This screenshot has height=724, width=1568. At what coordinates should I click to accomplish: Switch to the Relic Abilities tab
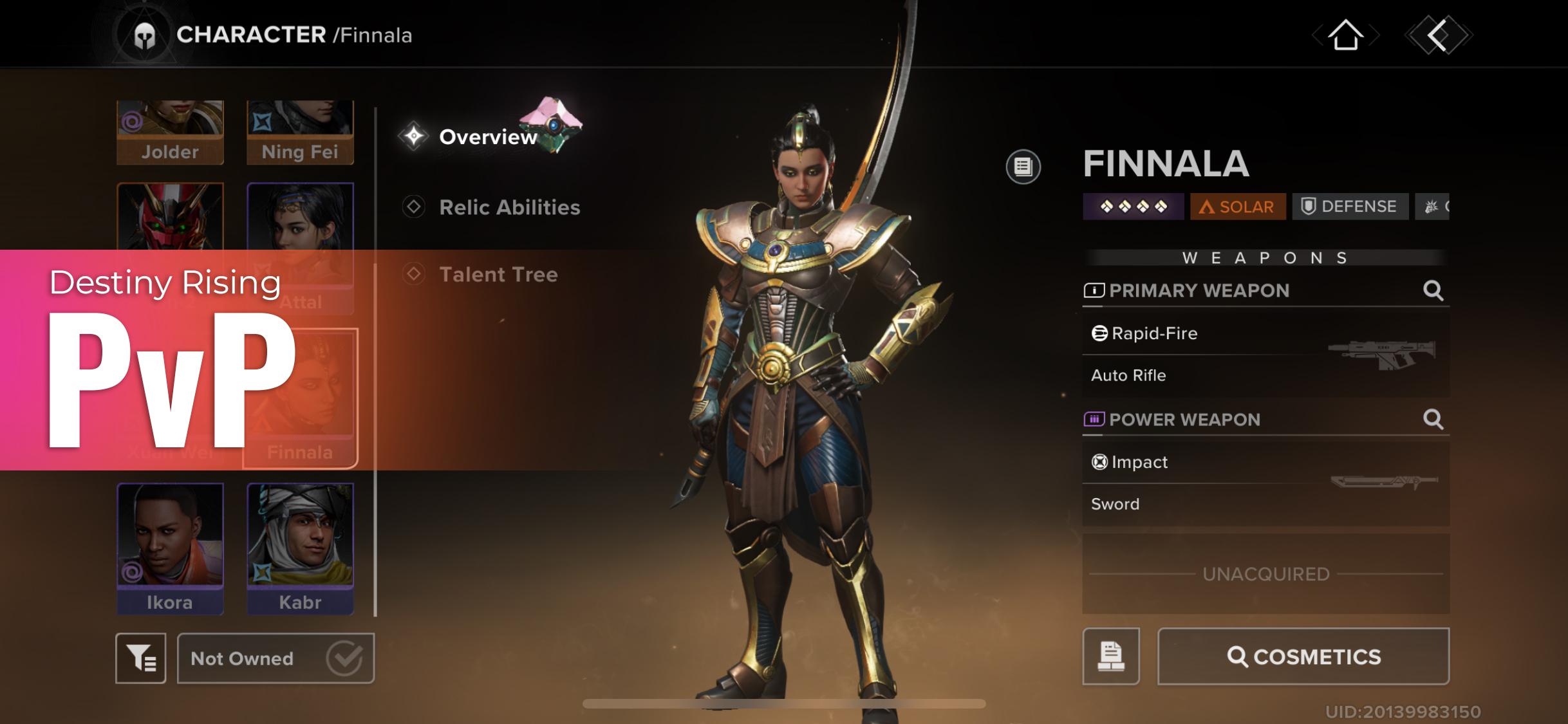[509, 207]
